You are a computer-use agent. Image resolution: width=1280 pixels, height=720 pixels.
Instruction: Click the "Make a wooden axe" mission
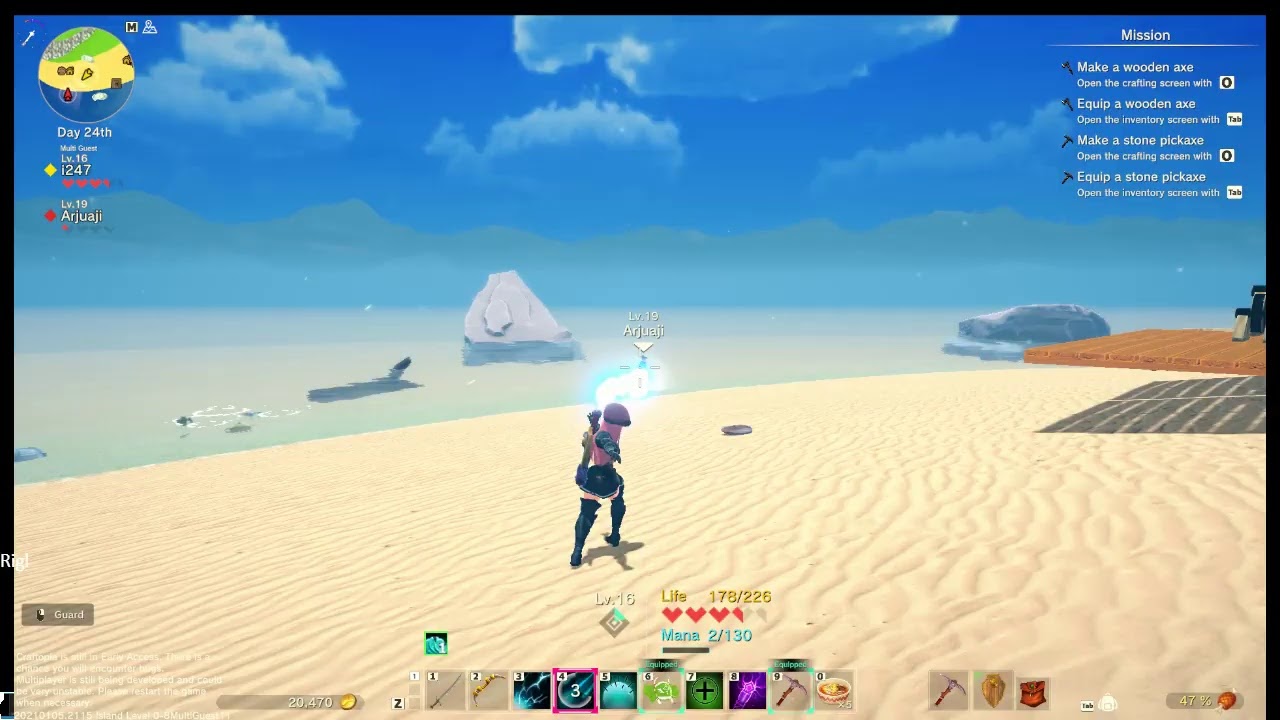click(x=1135, y=67)
